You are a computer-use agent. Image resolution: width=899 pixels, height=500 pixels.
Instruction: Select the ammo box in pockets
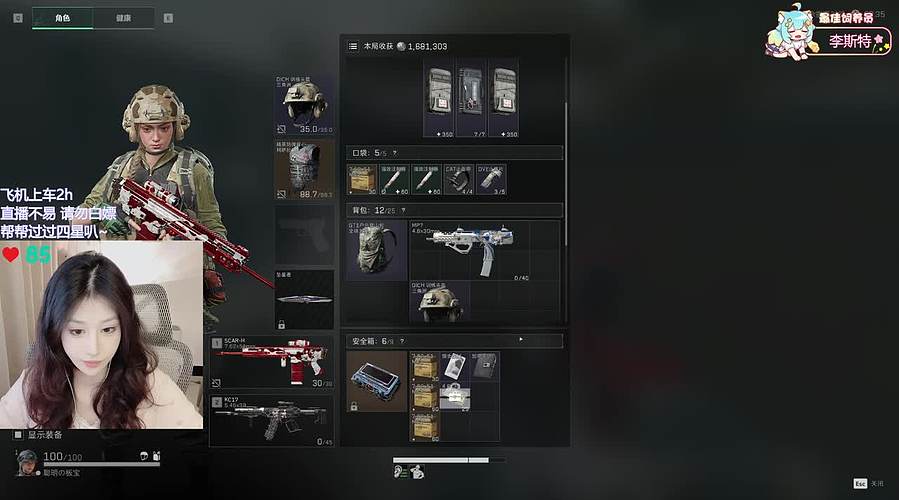coord(362,180)
